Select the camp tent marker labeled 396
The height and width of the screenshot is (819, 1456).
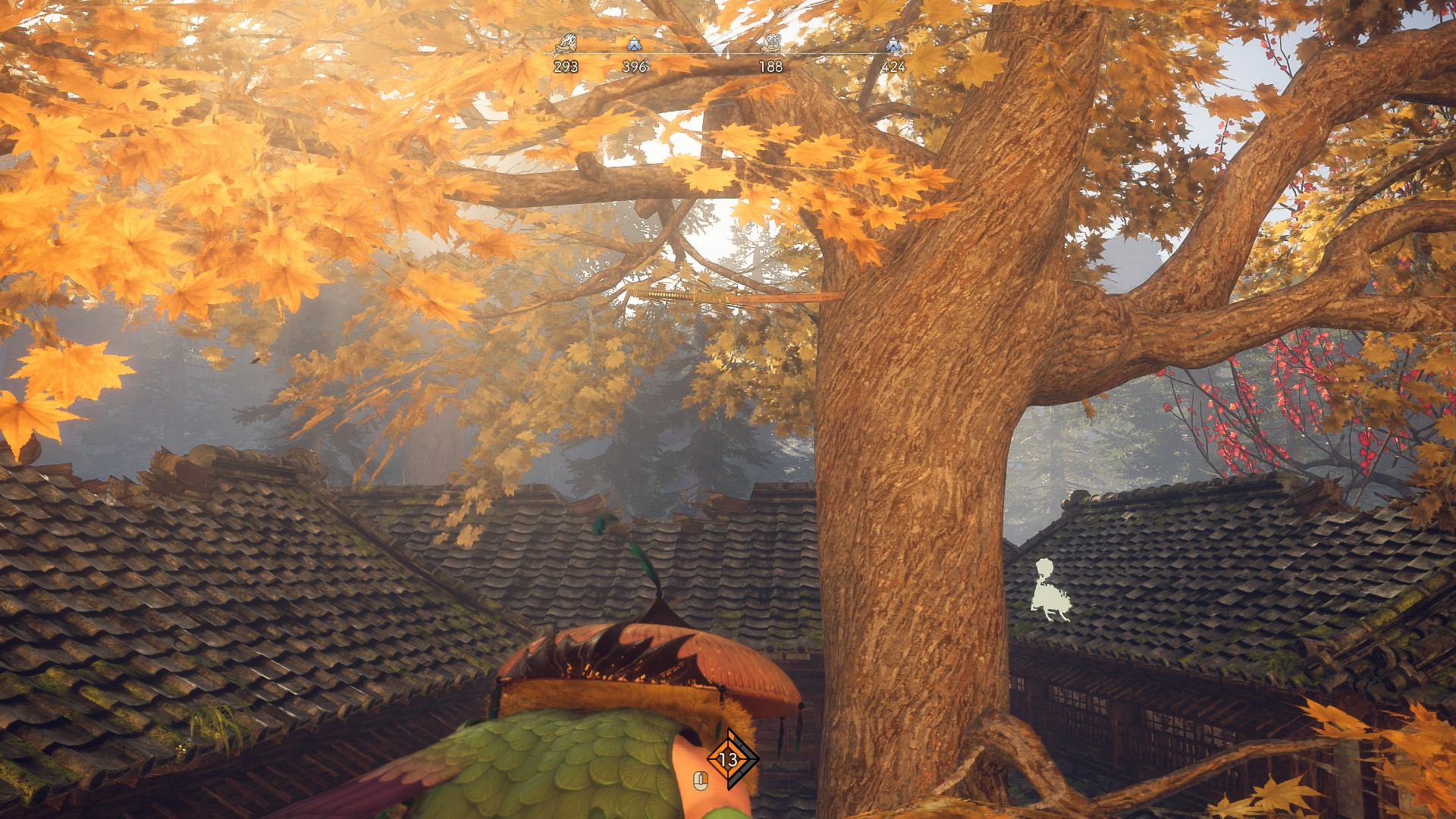[x=634, y=45]
